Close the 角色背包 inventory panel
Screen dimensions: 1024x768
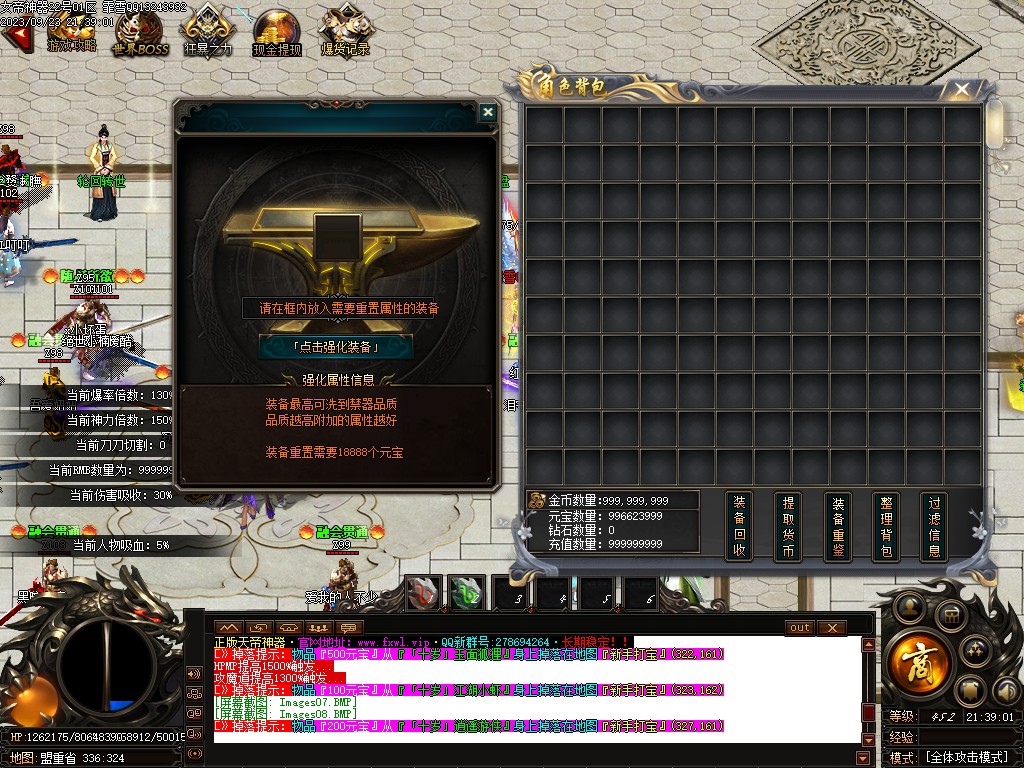tap(961, 90)
